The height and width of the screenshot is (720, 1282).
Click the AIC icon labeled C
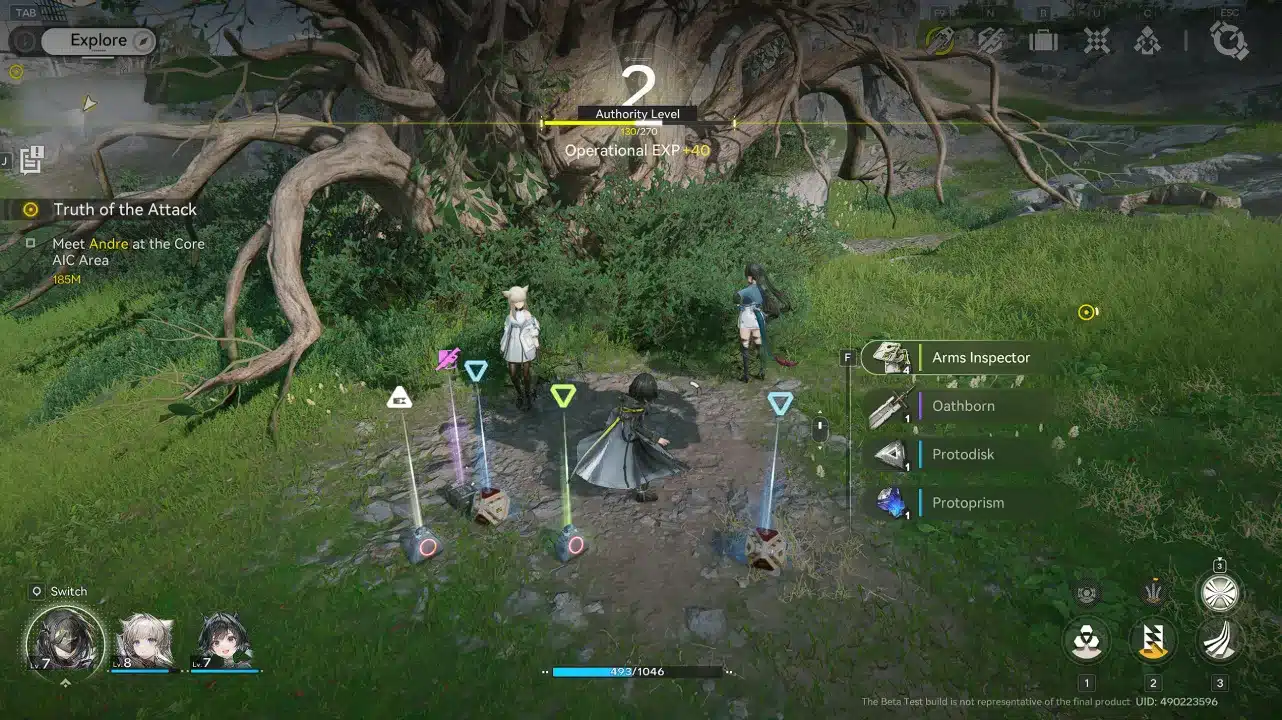[1146, 40]
